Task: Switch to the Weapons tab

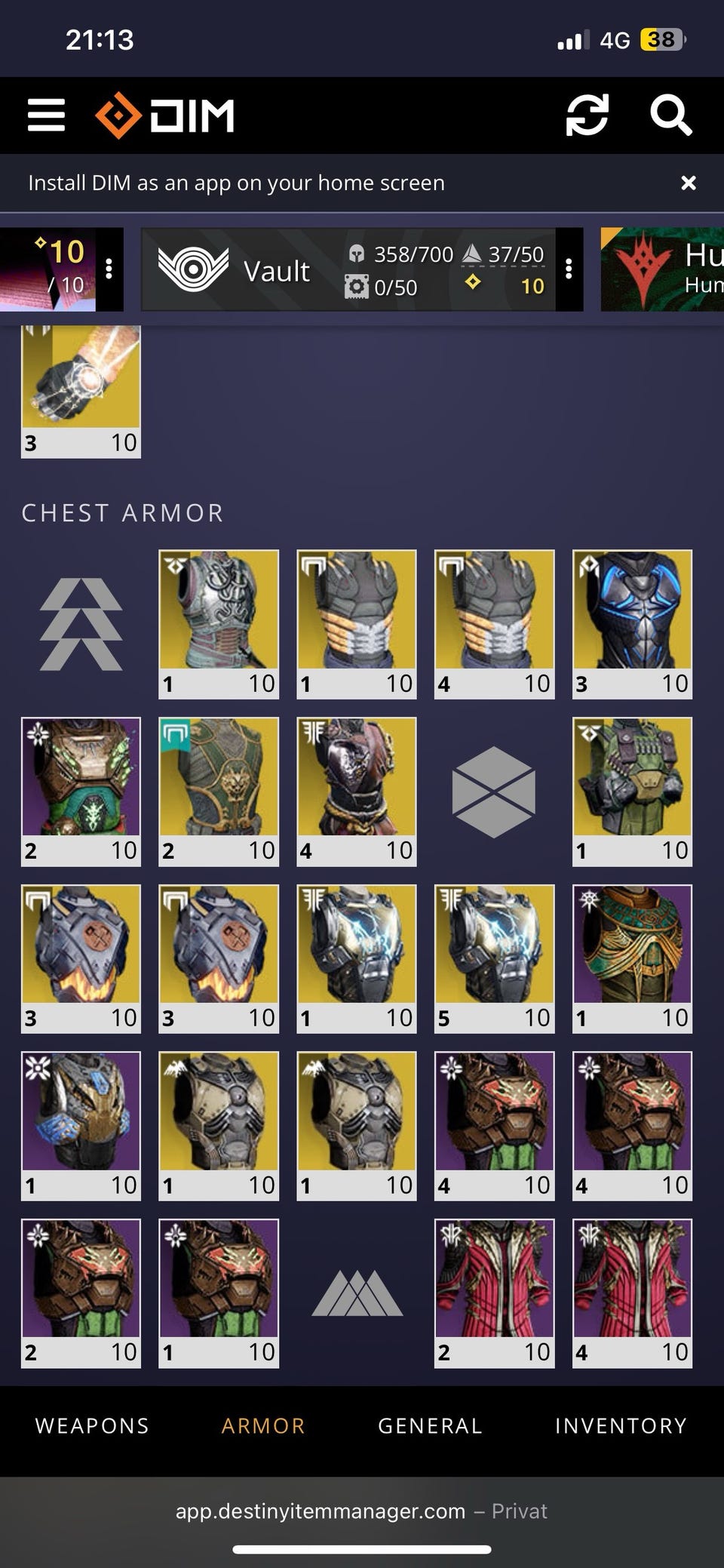Action: [x=92, y=1425]
